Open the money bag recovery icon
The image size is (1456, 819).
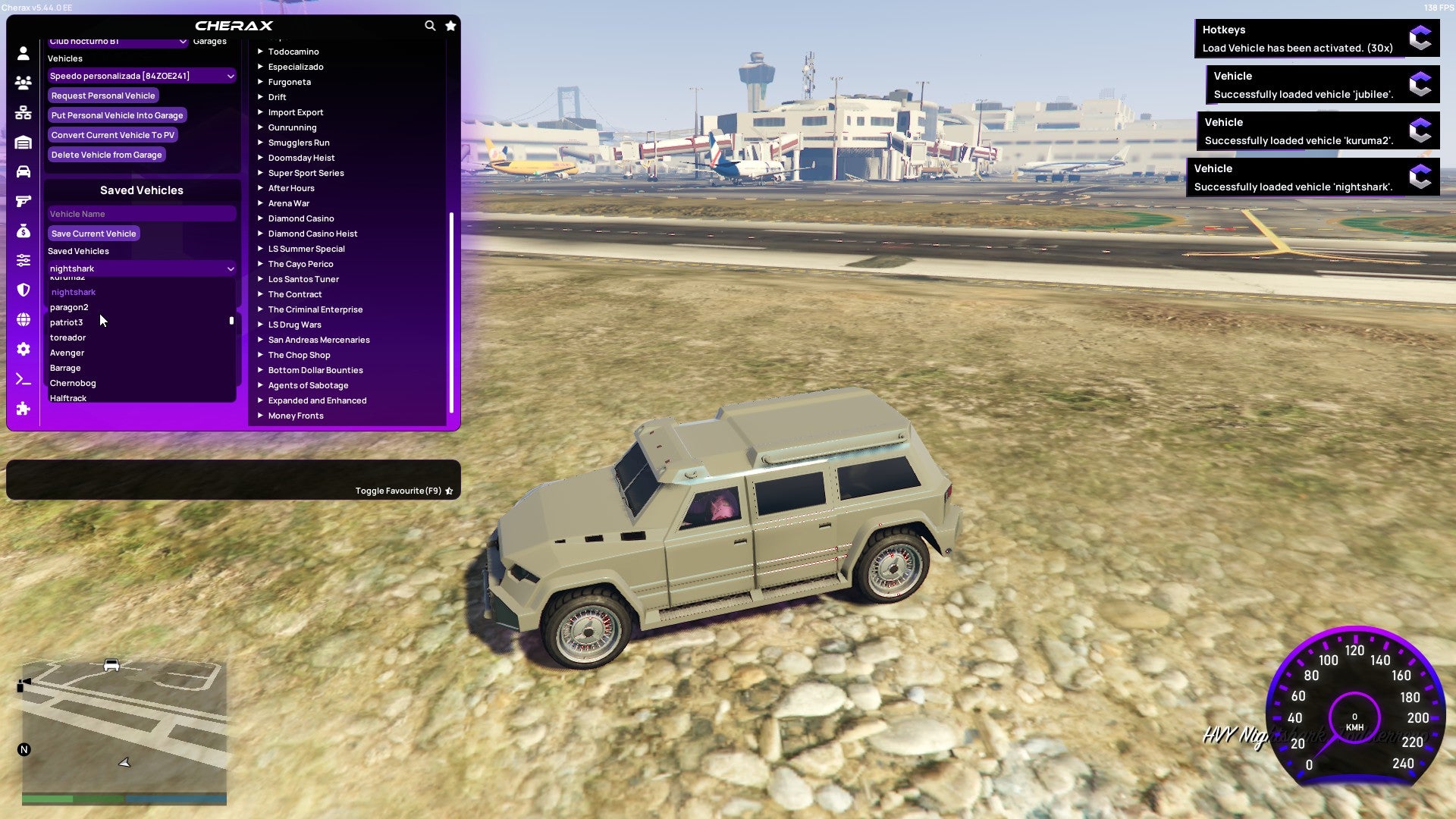(x=22, y=232)
